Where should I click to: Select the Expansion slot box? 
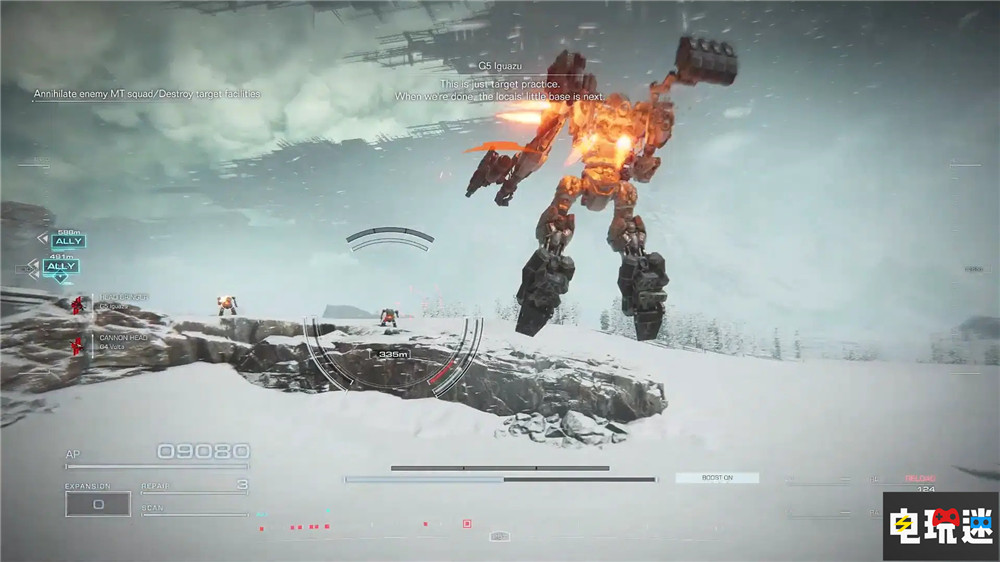(x=98, y=504)
